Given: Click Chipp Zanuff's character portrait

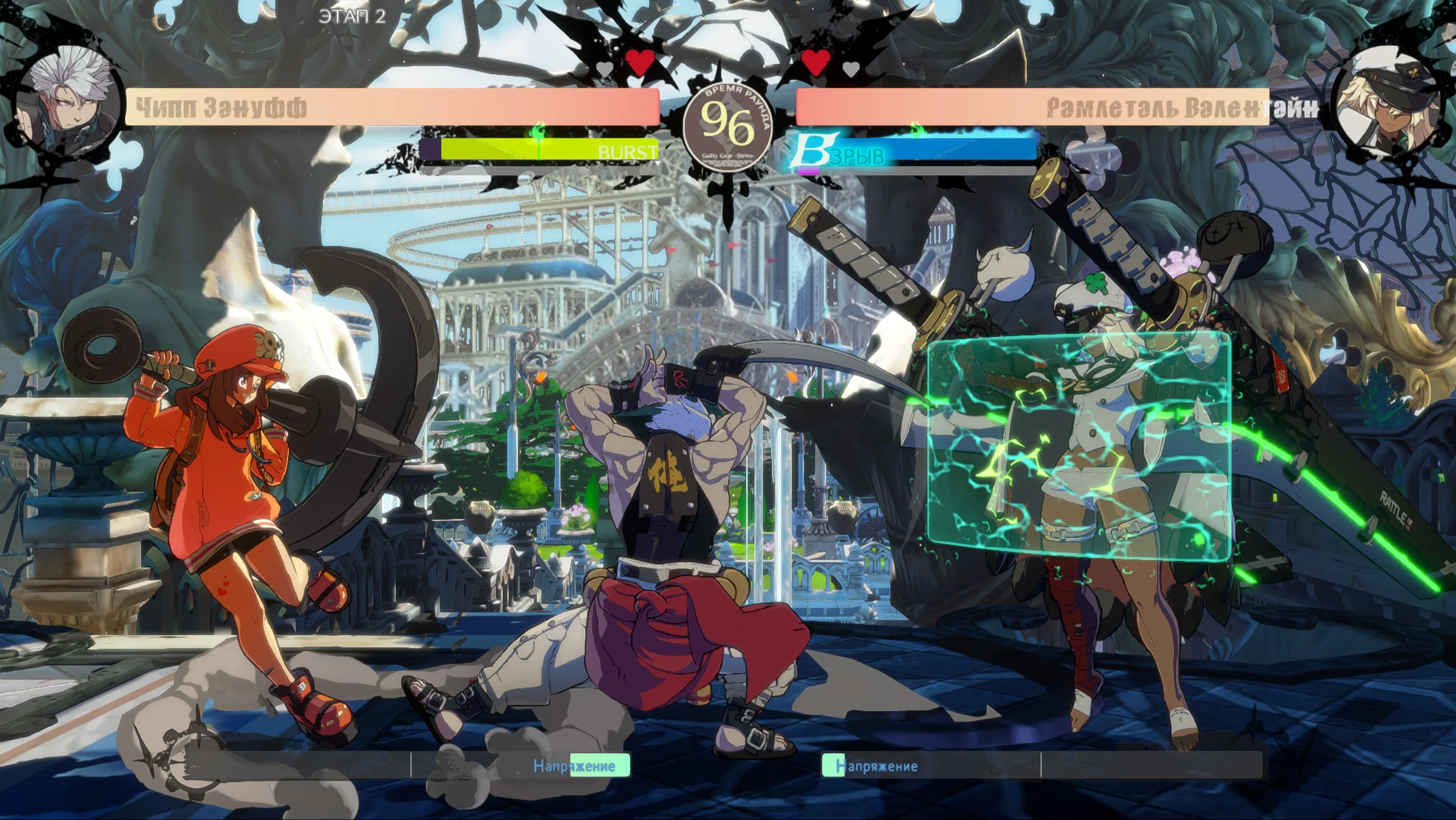Looking at the screenshot, I should tap(67, 108).
